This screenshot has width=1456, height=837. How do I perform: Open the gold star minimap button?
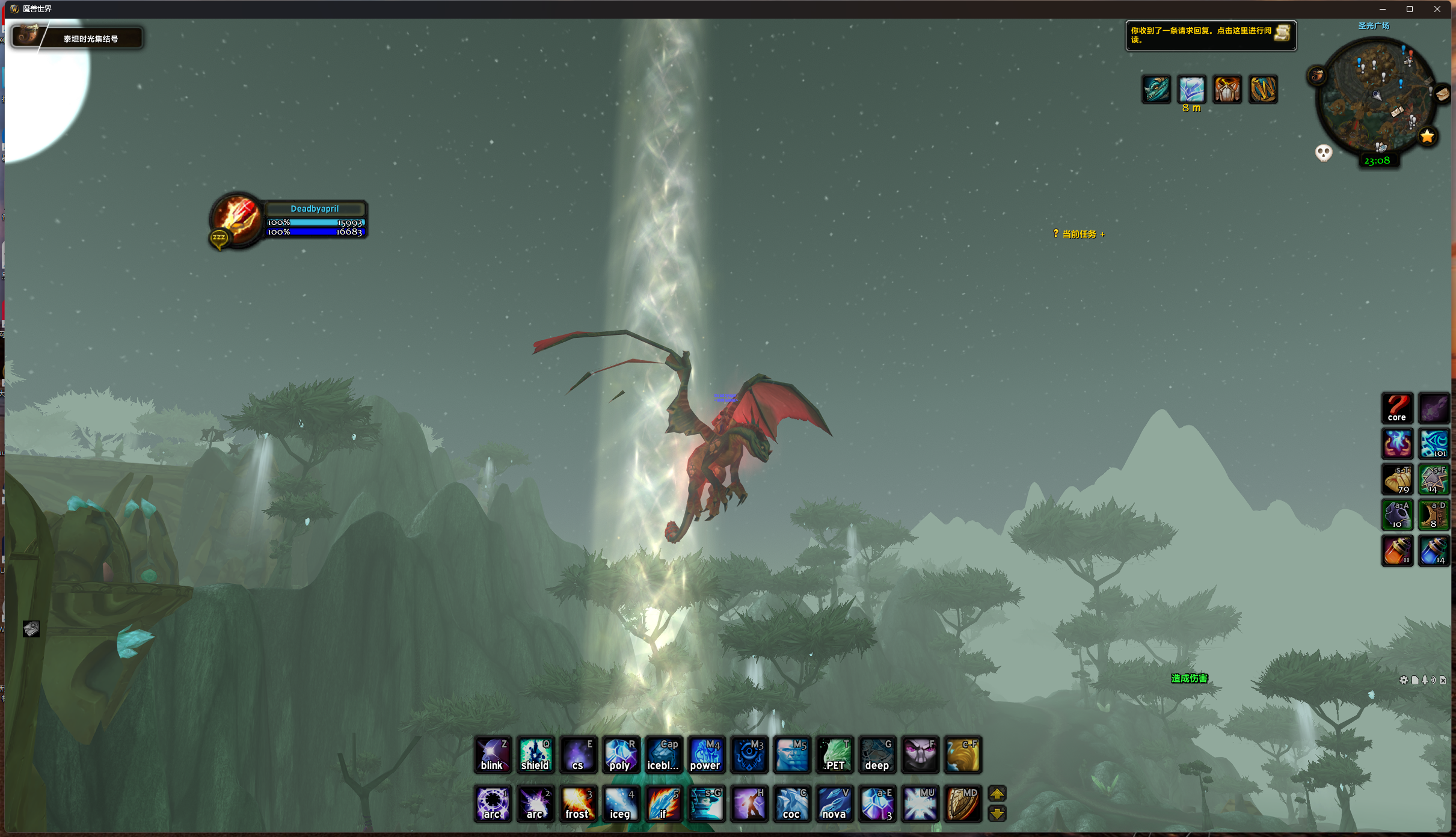(1427, 136)
